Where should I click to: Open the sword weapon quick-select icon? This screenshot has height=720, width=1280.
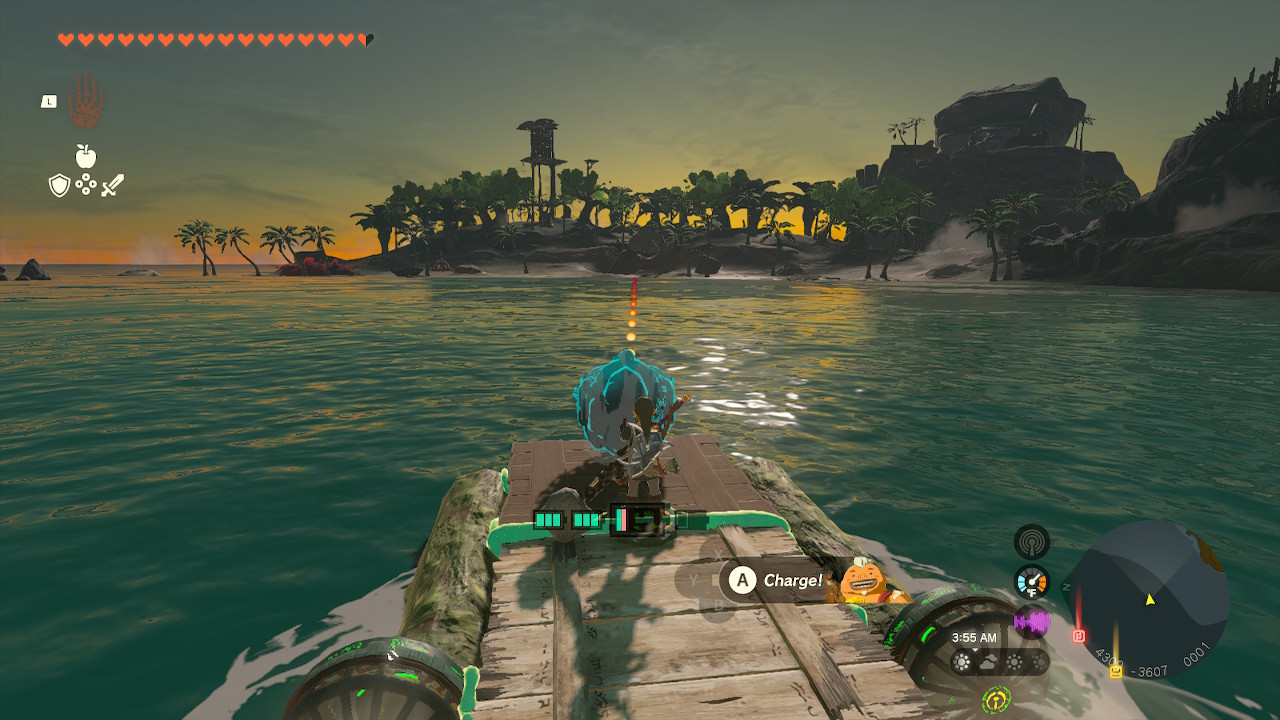(x=112, y=185)
